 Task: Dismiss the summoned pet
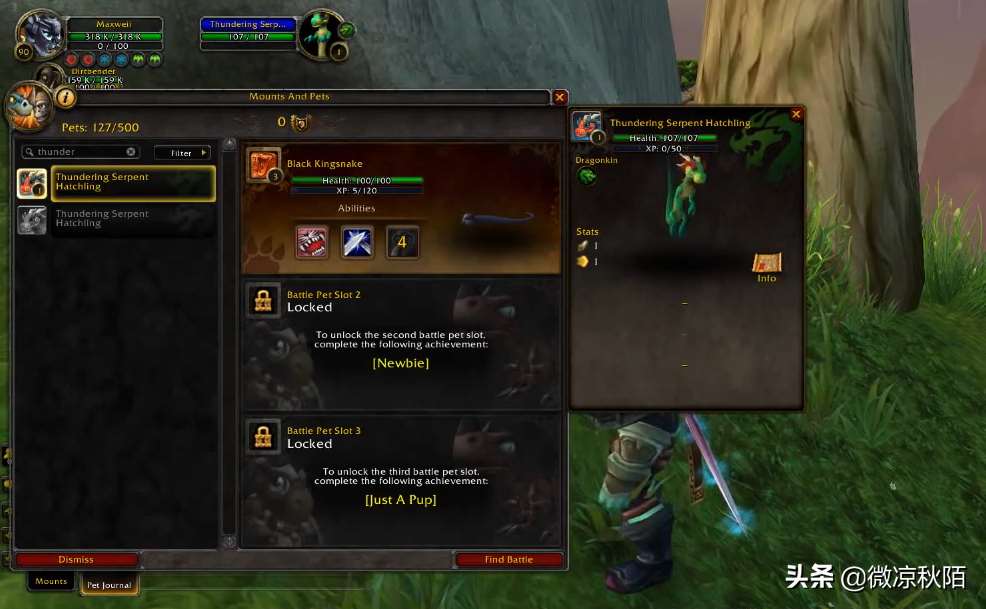[x=76, y=560]
